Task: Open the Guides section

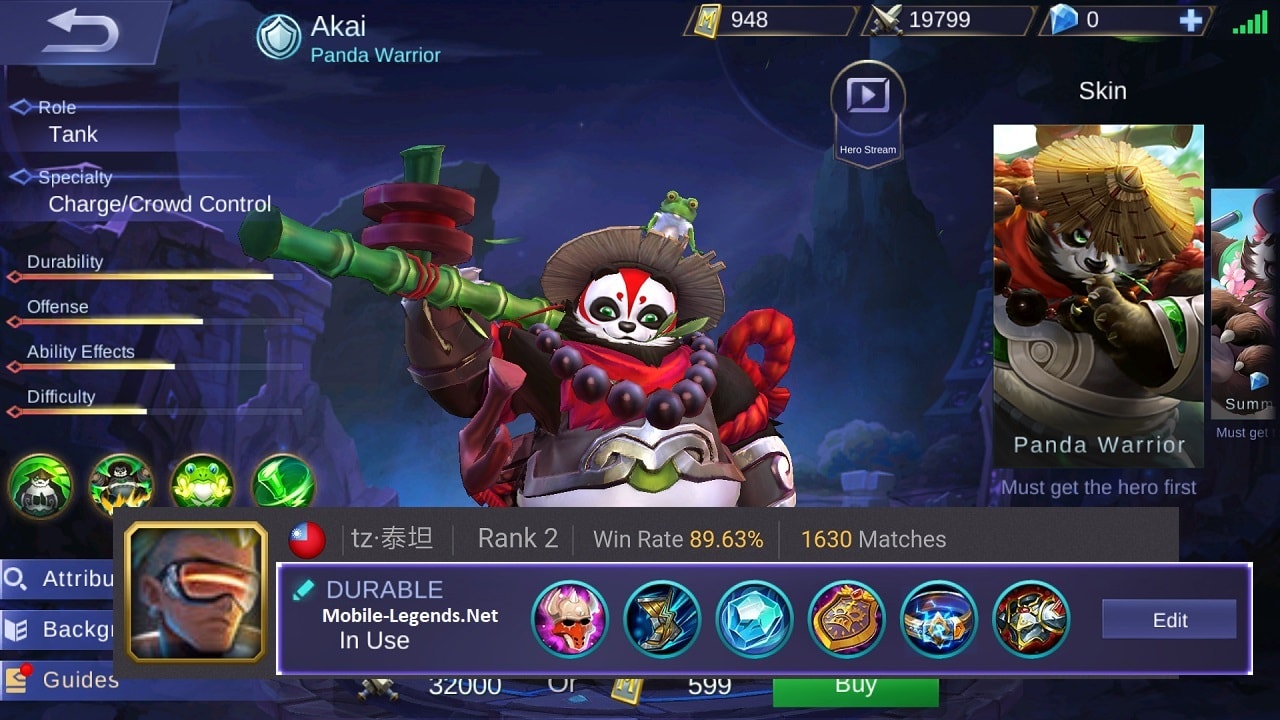Action: point(60,679)
